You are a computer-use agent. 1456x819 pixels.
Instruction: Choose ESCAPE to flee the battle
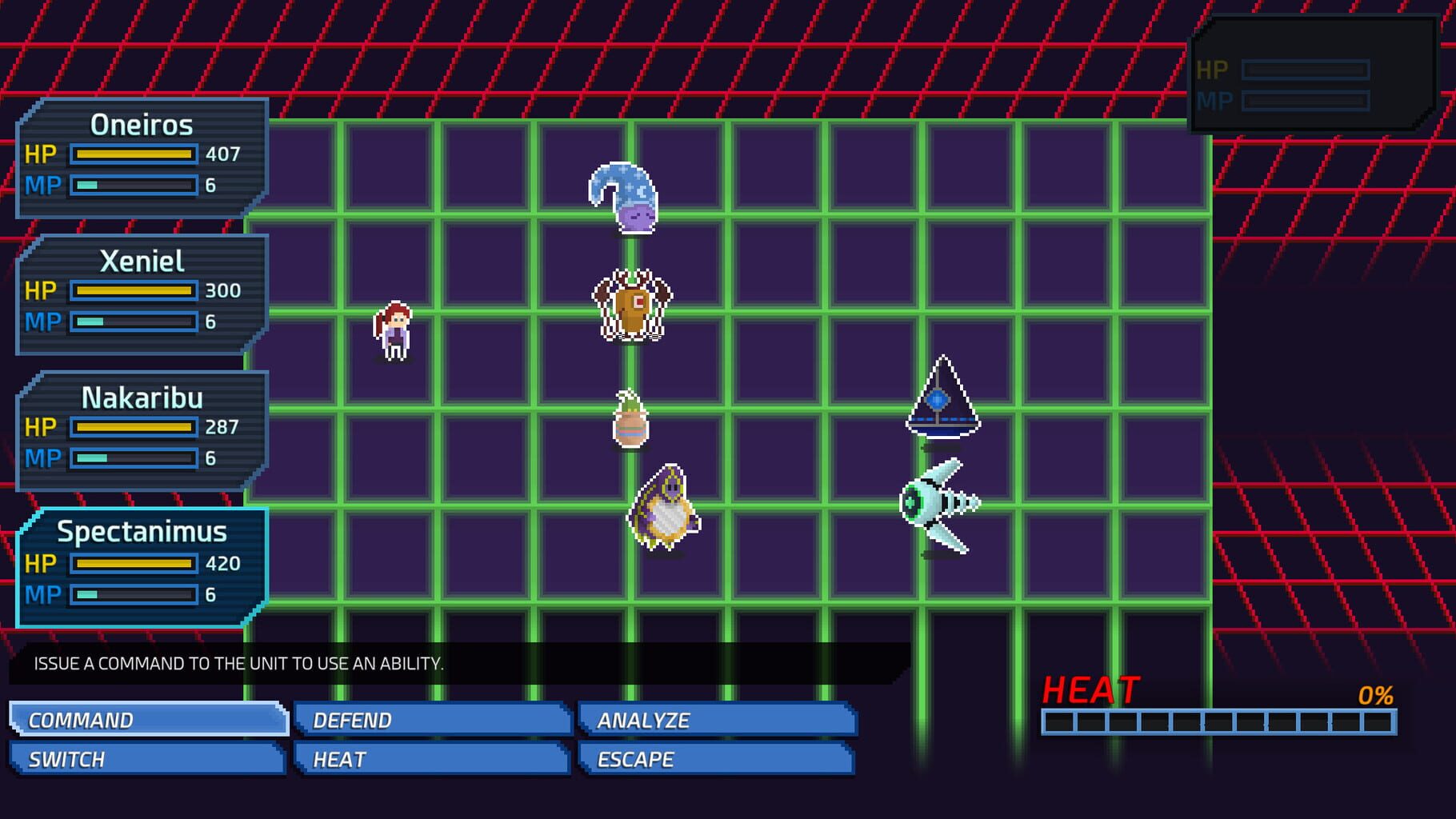[714, 759]
